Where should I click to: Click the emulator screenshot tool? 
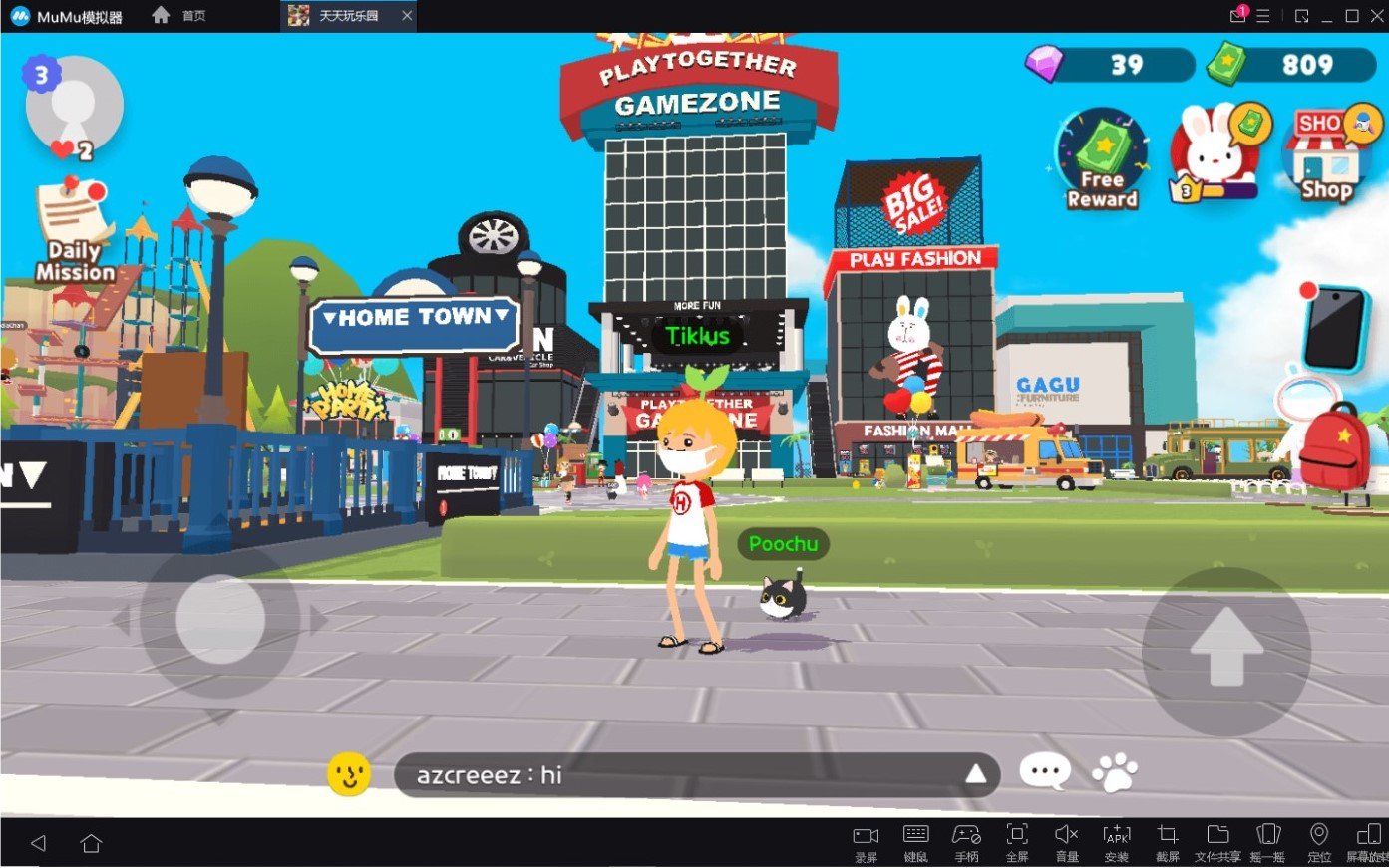[1168, 842]
